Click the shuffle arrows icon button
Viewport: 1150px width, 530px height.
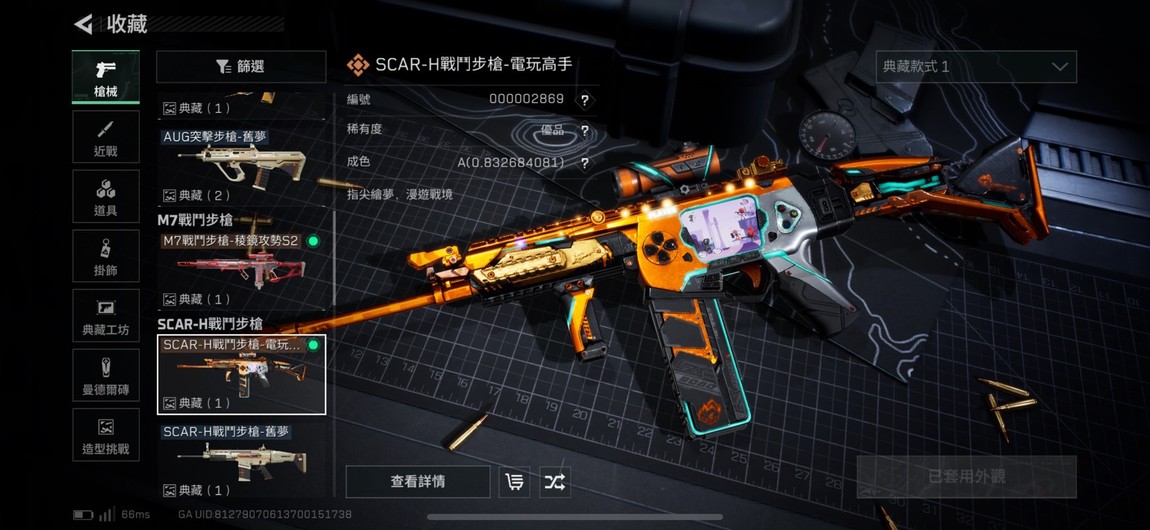point(555,482)
